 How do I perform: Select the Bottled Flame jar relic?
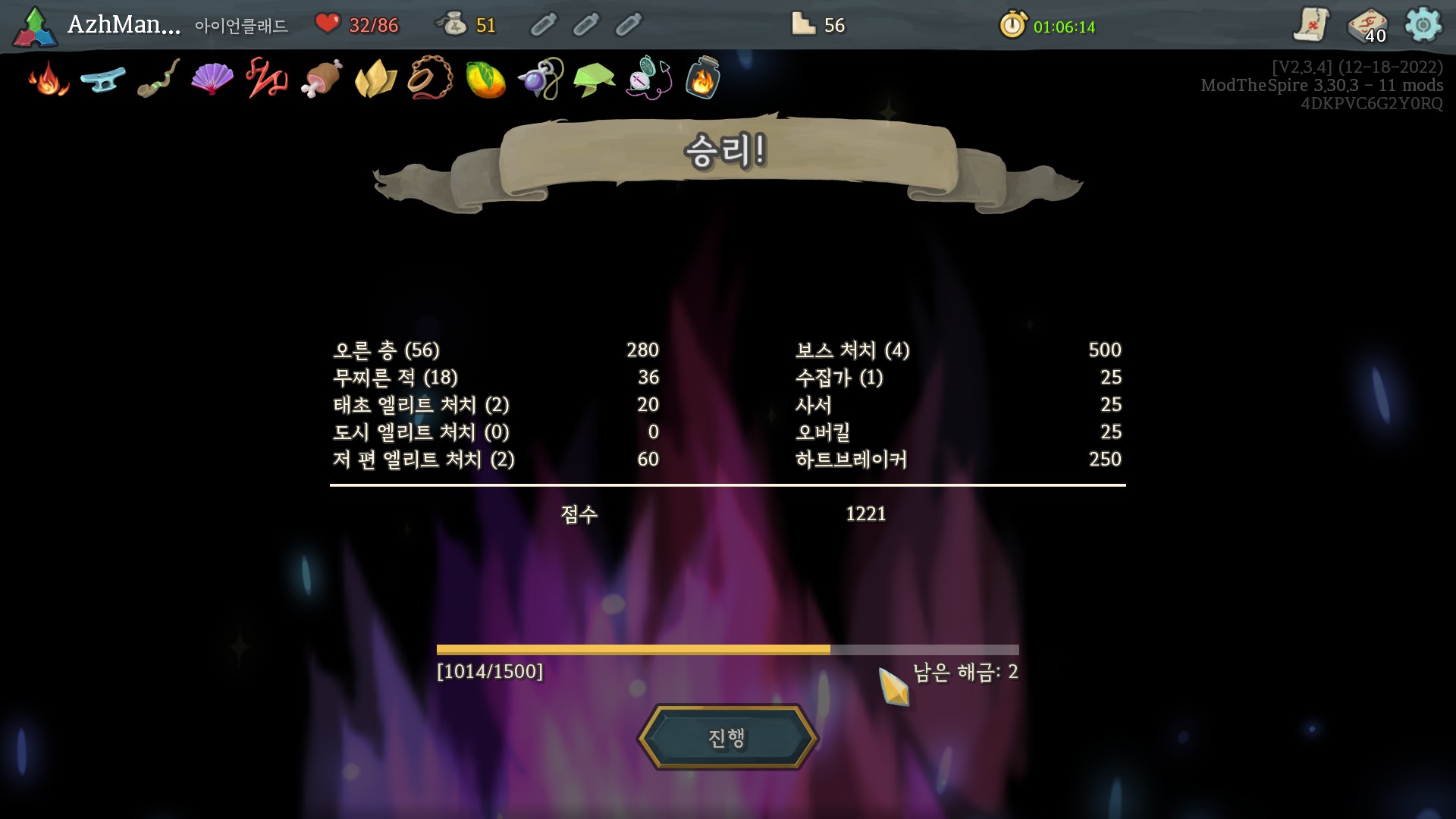tap(703, 79)
